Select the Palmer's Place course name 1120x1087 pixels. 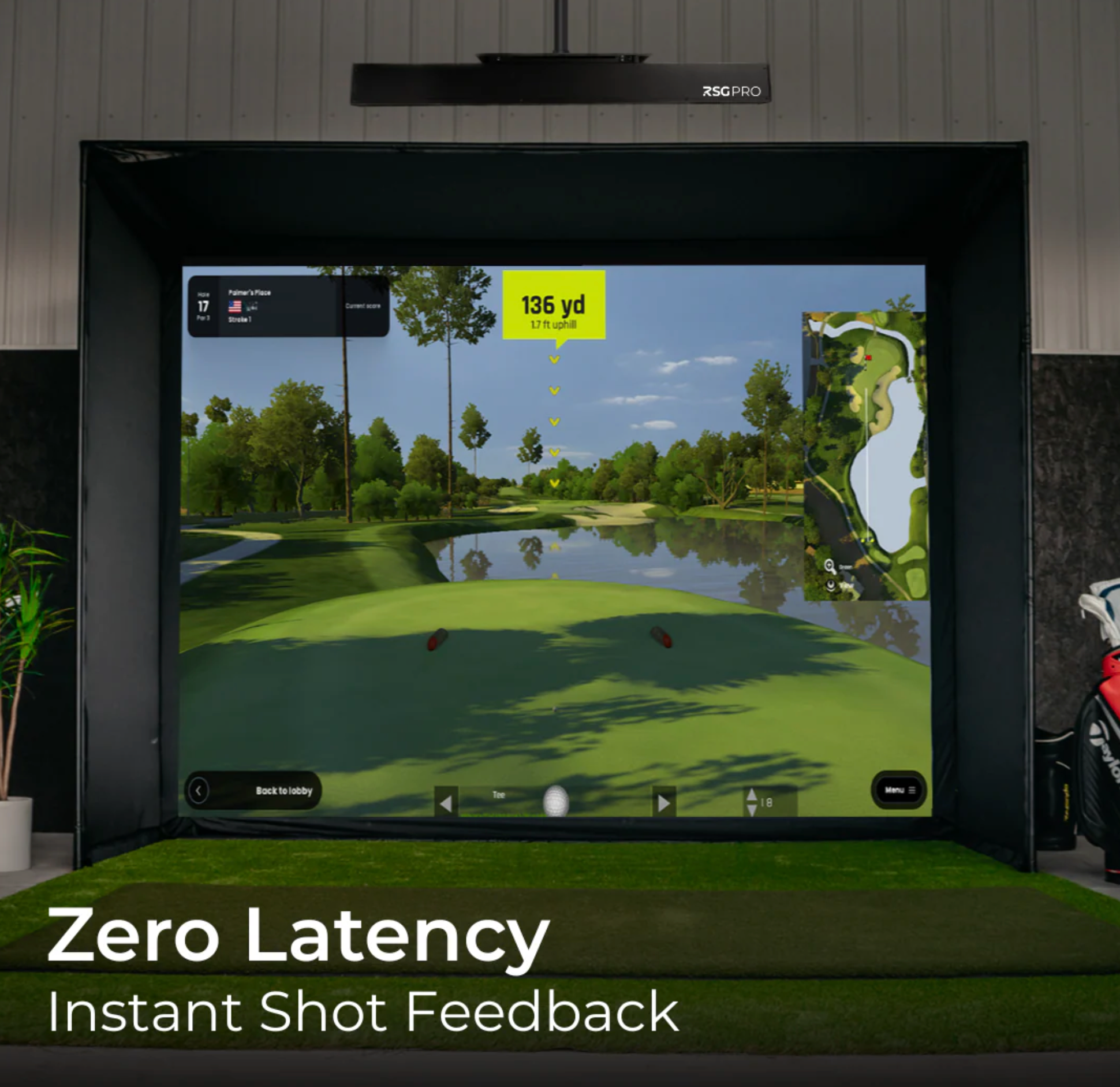(249, 293)
